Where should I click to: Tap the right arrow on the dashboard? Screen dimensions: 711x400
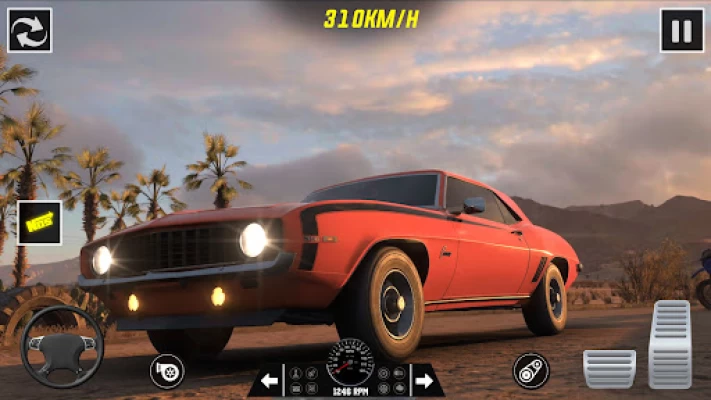423,380
